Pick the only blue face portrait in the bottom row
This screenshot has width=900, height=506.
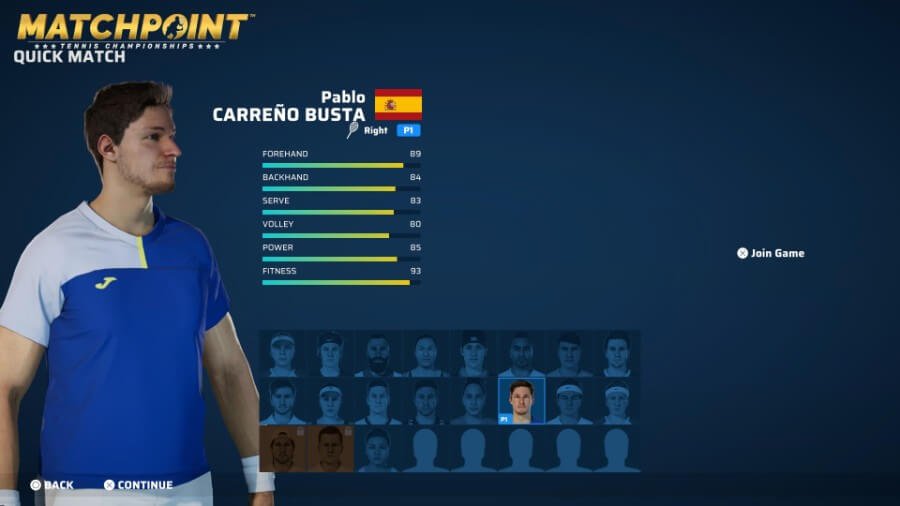[377, 449]
